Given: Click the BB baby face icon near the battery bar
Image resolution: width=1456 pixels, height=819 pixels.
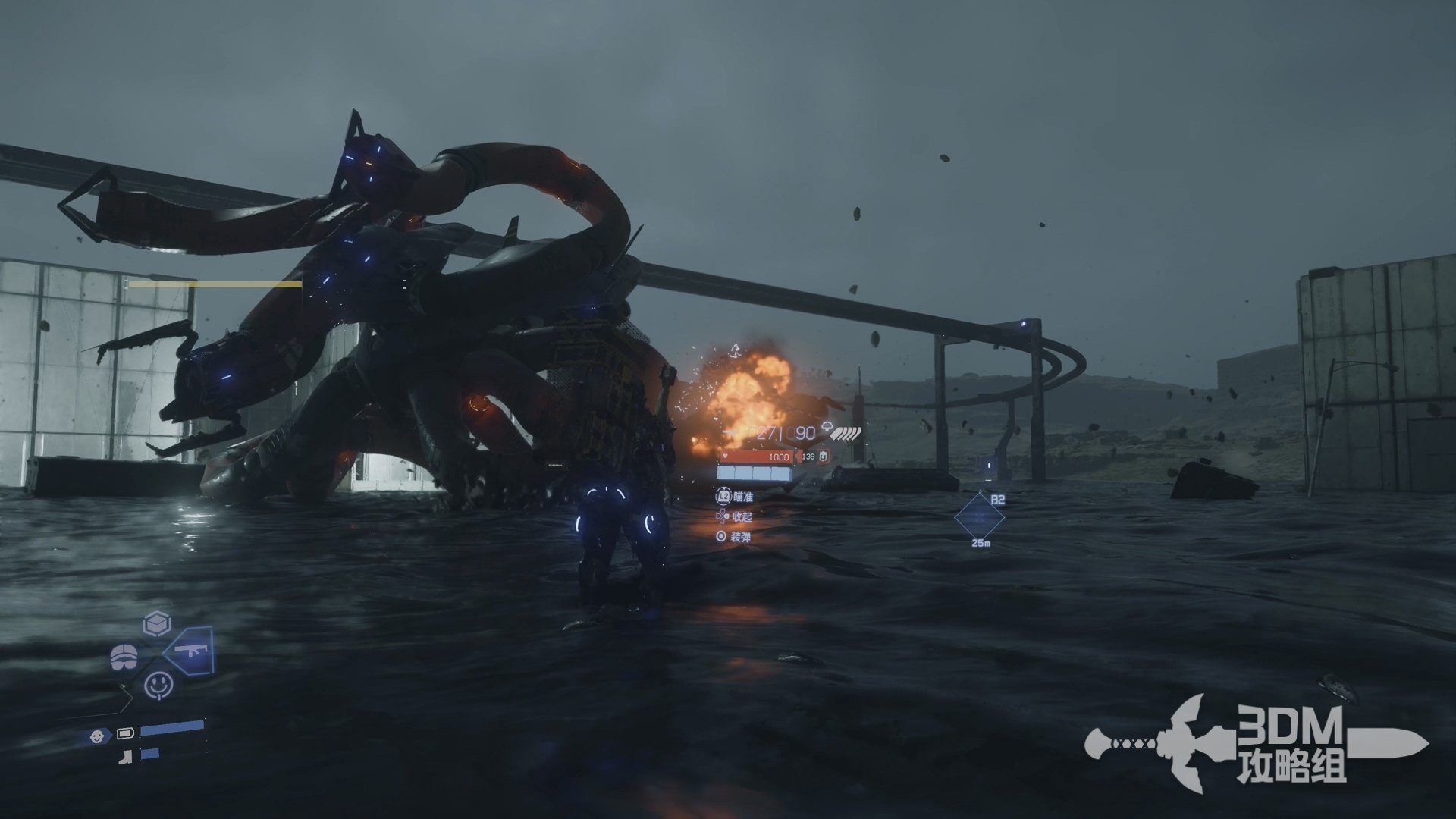Looking at the screenshot, I should 97,737.
